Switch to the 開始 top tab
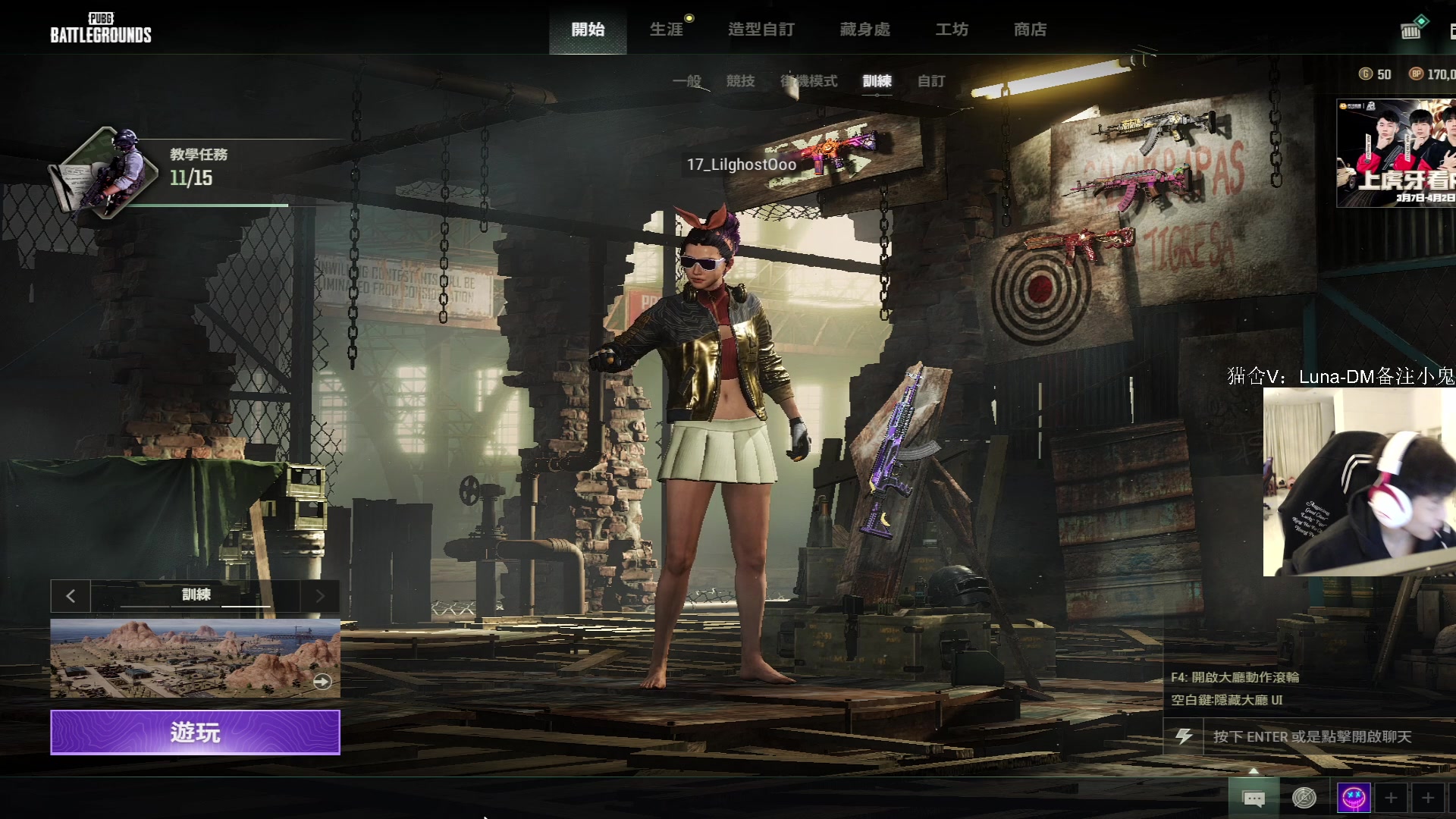Screen dimensions: 1456x819 click(588, 30)
